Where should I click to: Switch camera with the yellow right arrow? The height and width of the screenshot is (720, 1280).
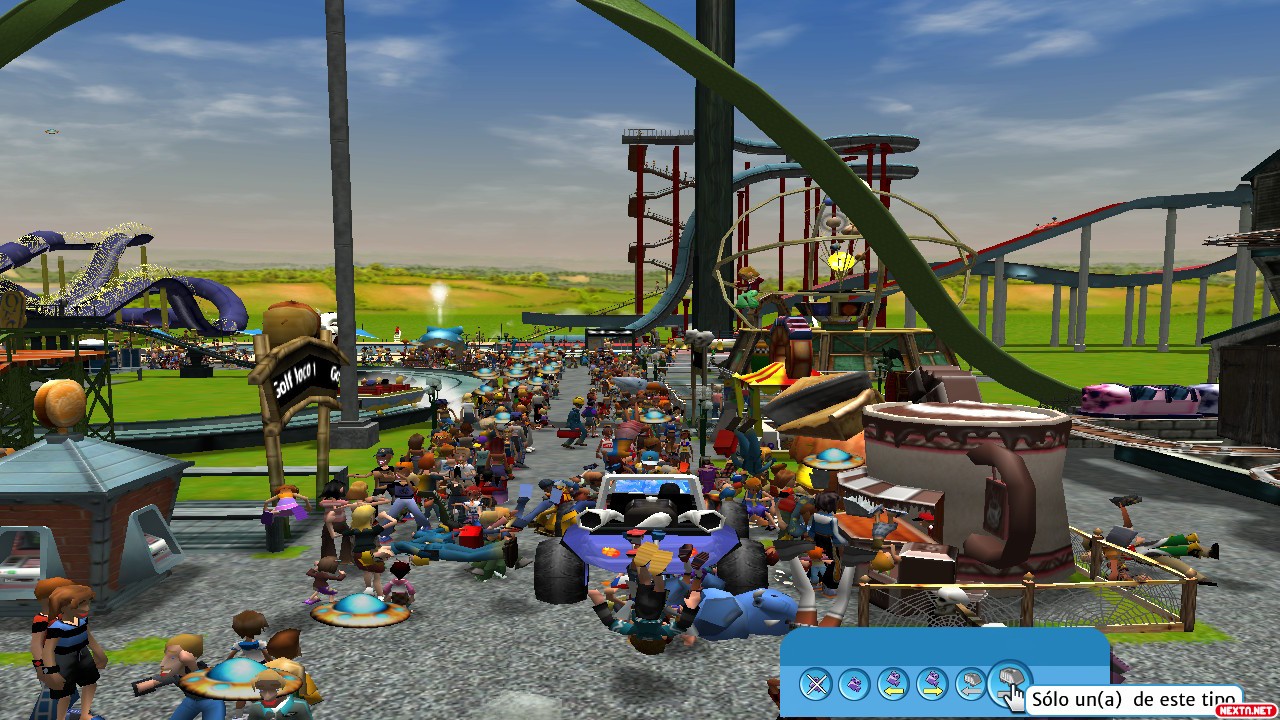point(932,685)
